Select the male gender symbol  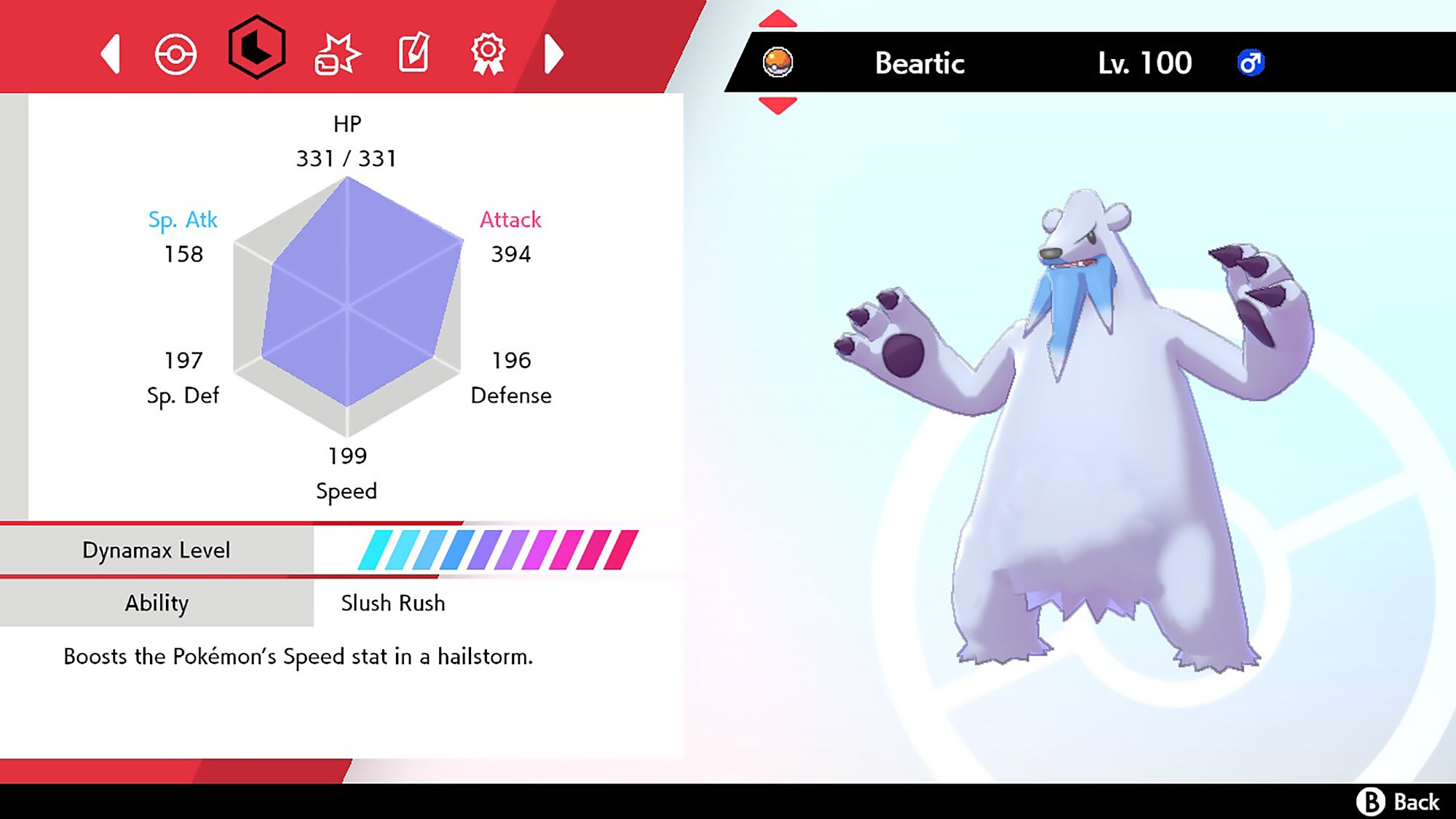pos(1250,63)
